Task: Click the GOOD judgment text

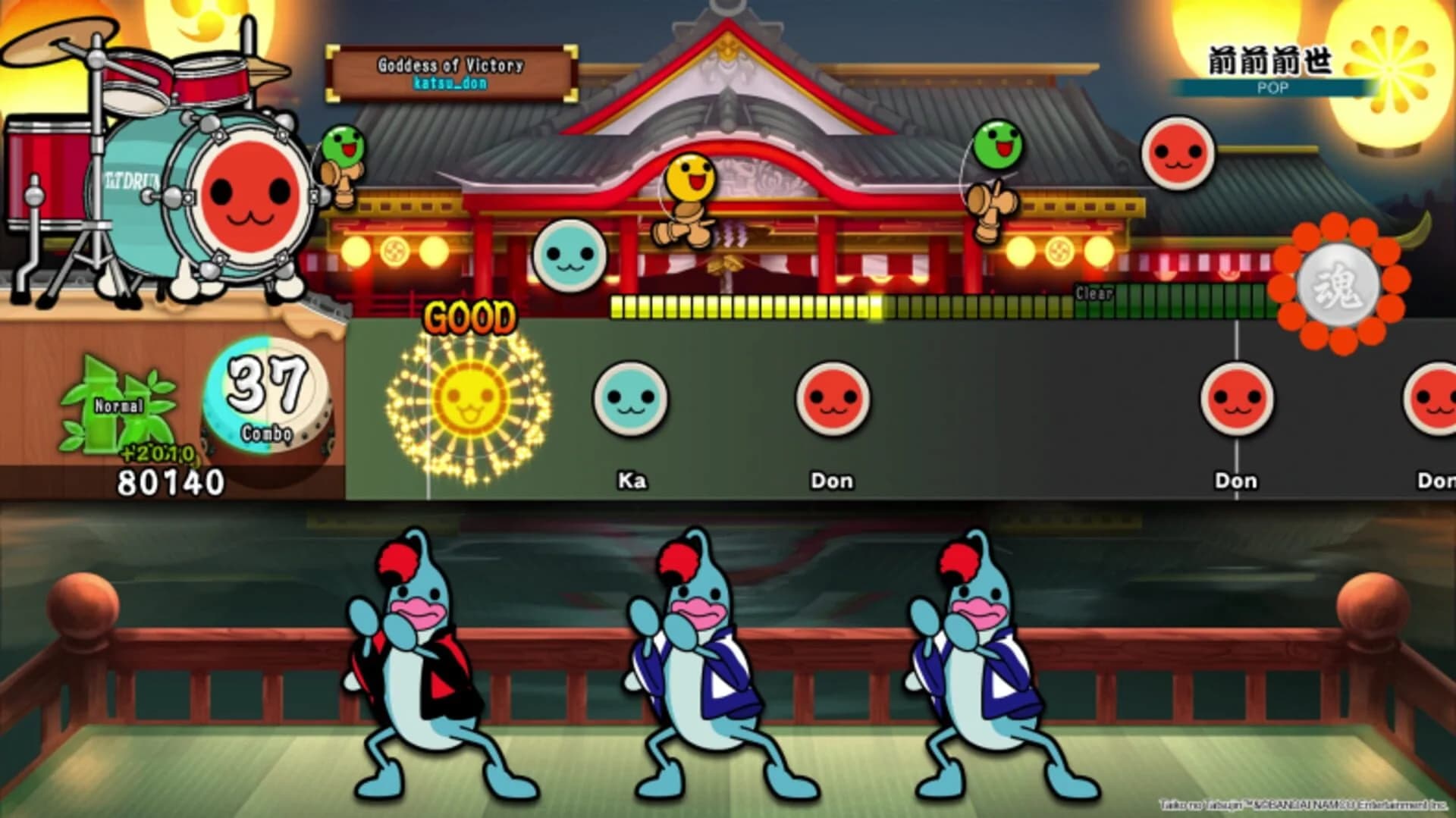Action: 470,317
